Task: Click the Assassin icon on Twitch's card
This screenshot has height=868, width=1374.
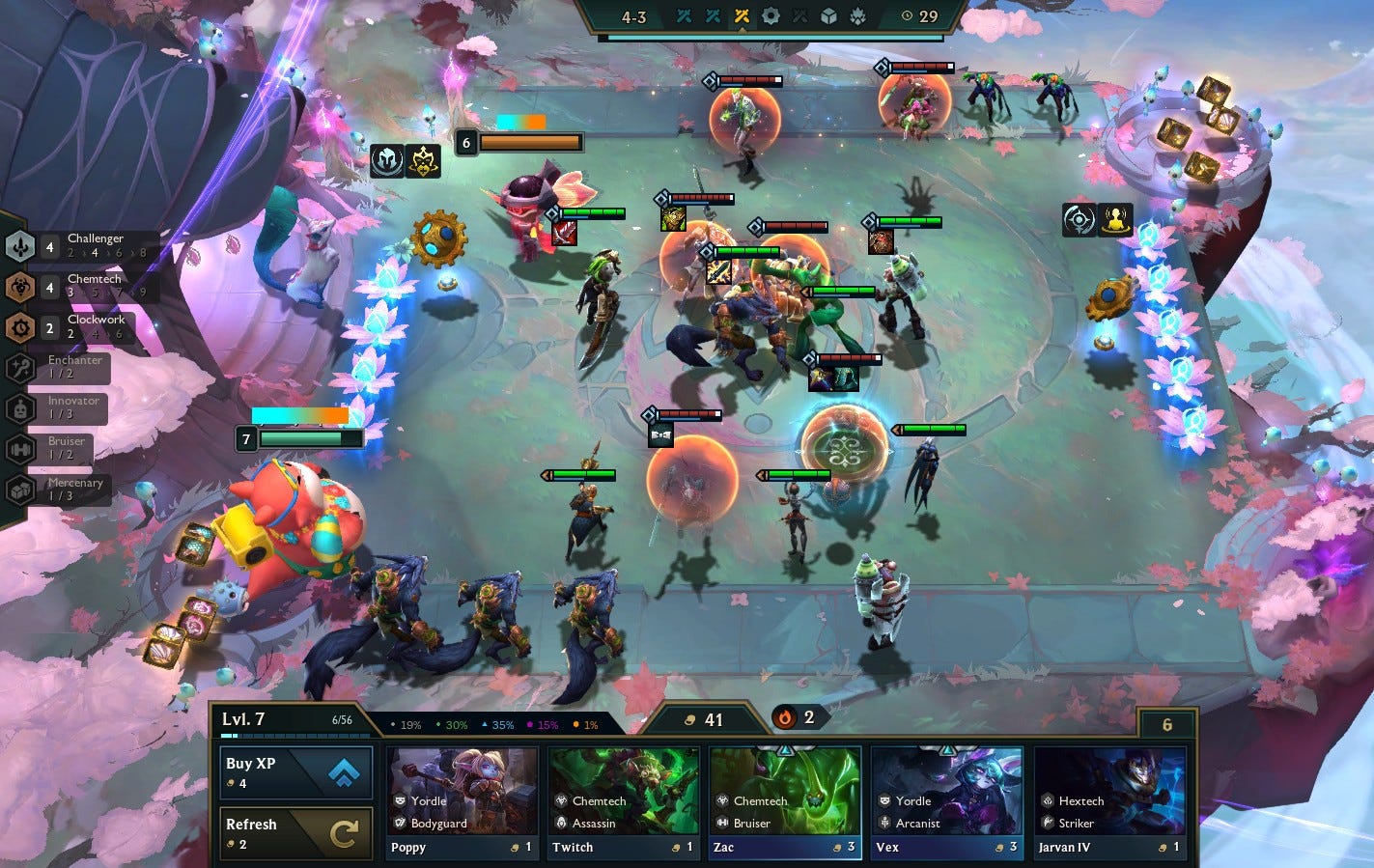Action: pyautogui.click(x=560, y=823)
